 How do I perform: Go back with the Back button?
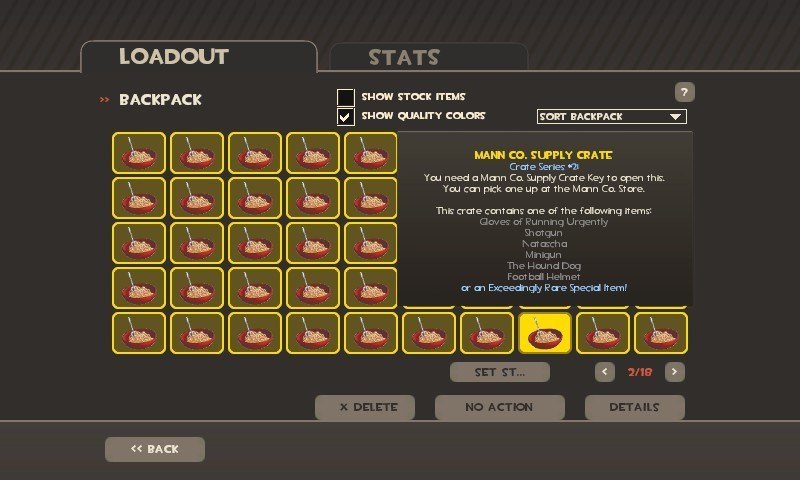[x=155, y=449]
